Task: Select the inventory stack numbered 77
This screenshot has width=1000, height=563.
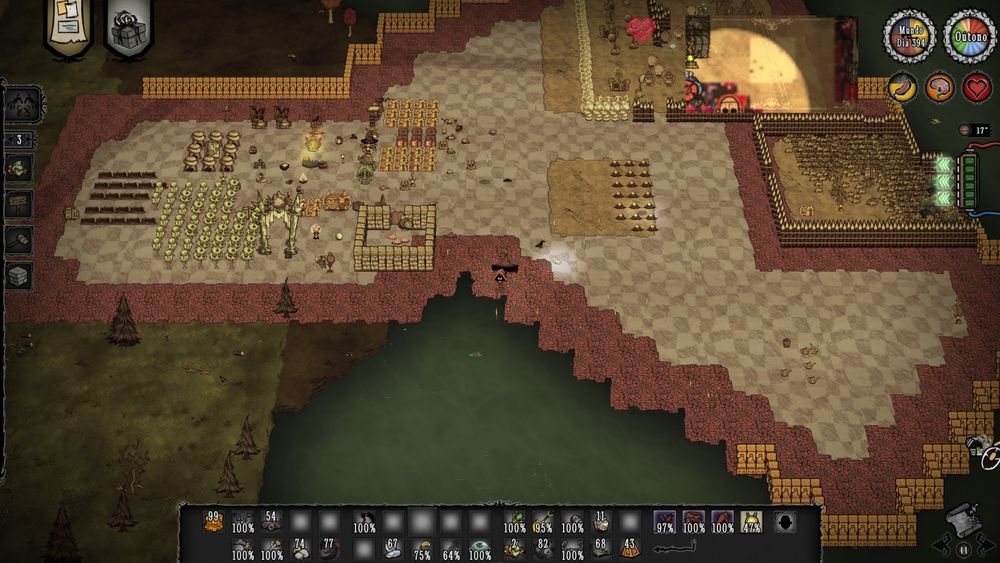Action: click(x=330, y=549)
